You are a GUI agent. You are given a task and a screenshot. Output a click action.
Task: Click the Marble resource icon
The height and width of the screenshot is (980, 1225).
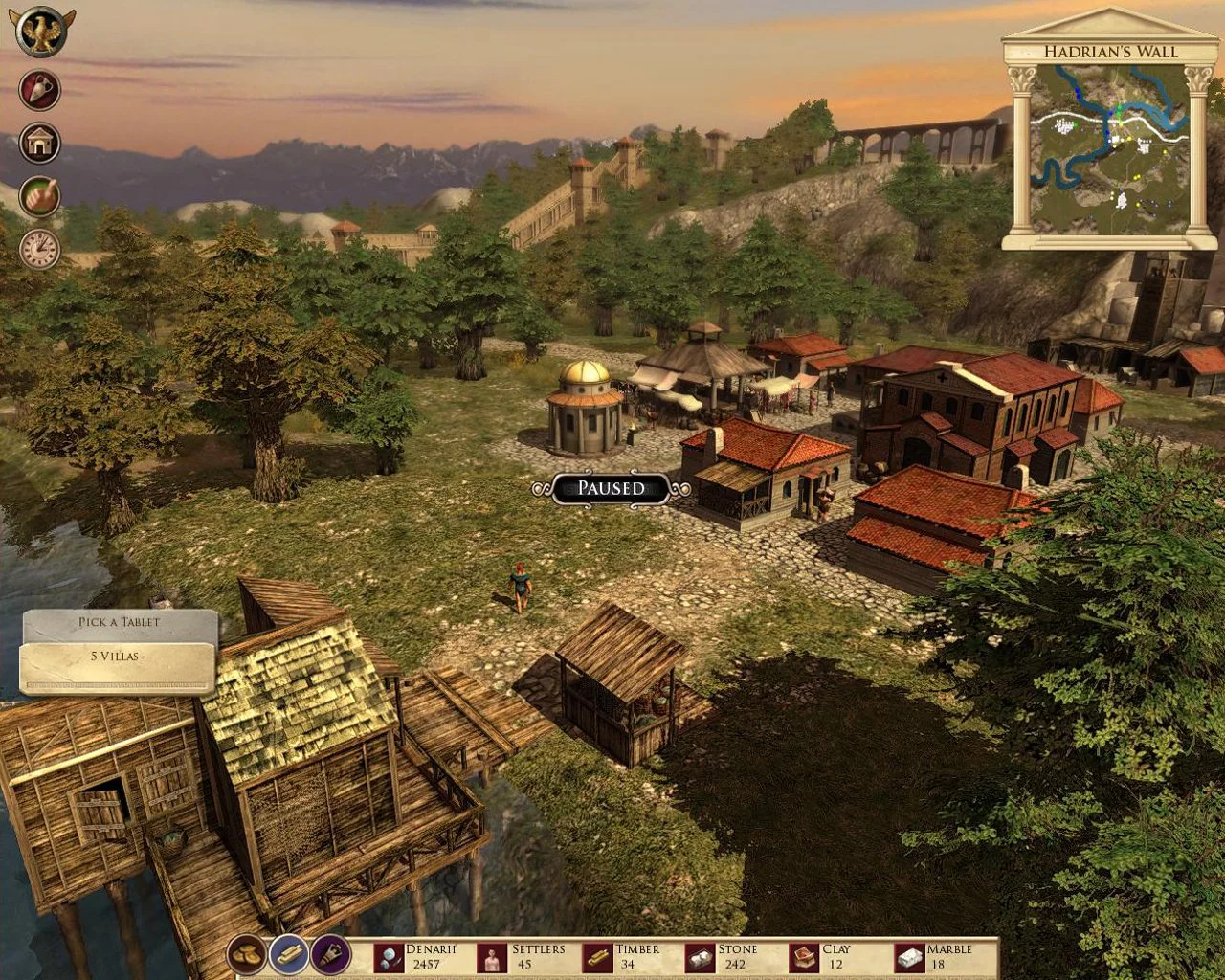point(909,956)
